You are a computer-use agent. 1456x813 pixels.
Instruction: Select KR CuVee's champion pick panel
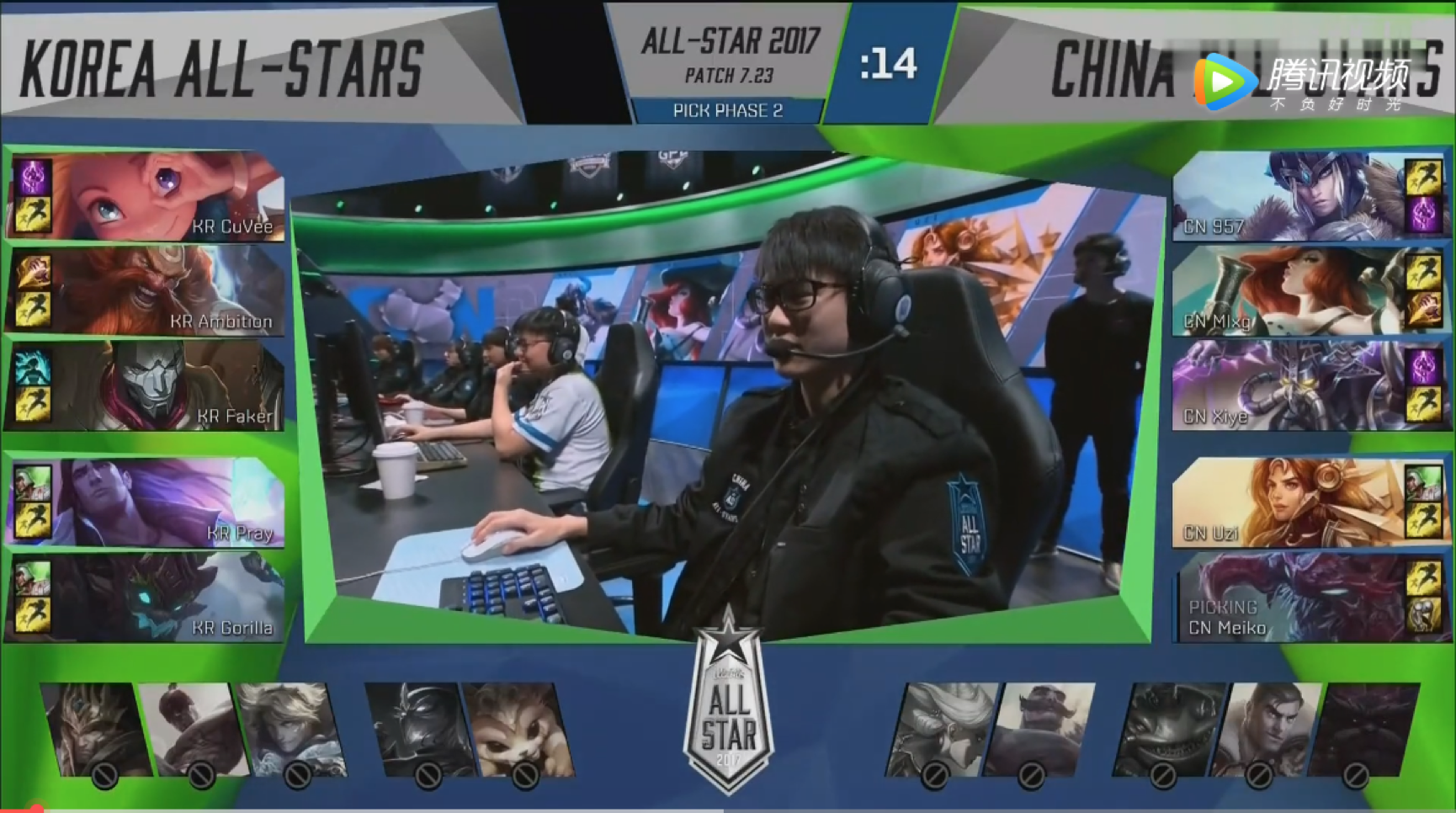pos(148,196)
